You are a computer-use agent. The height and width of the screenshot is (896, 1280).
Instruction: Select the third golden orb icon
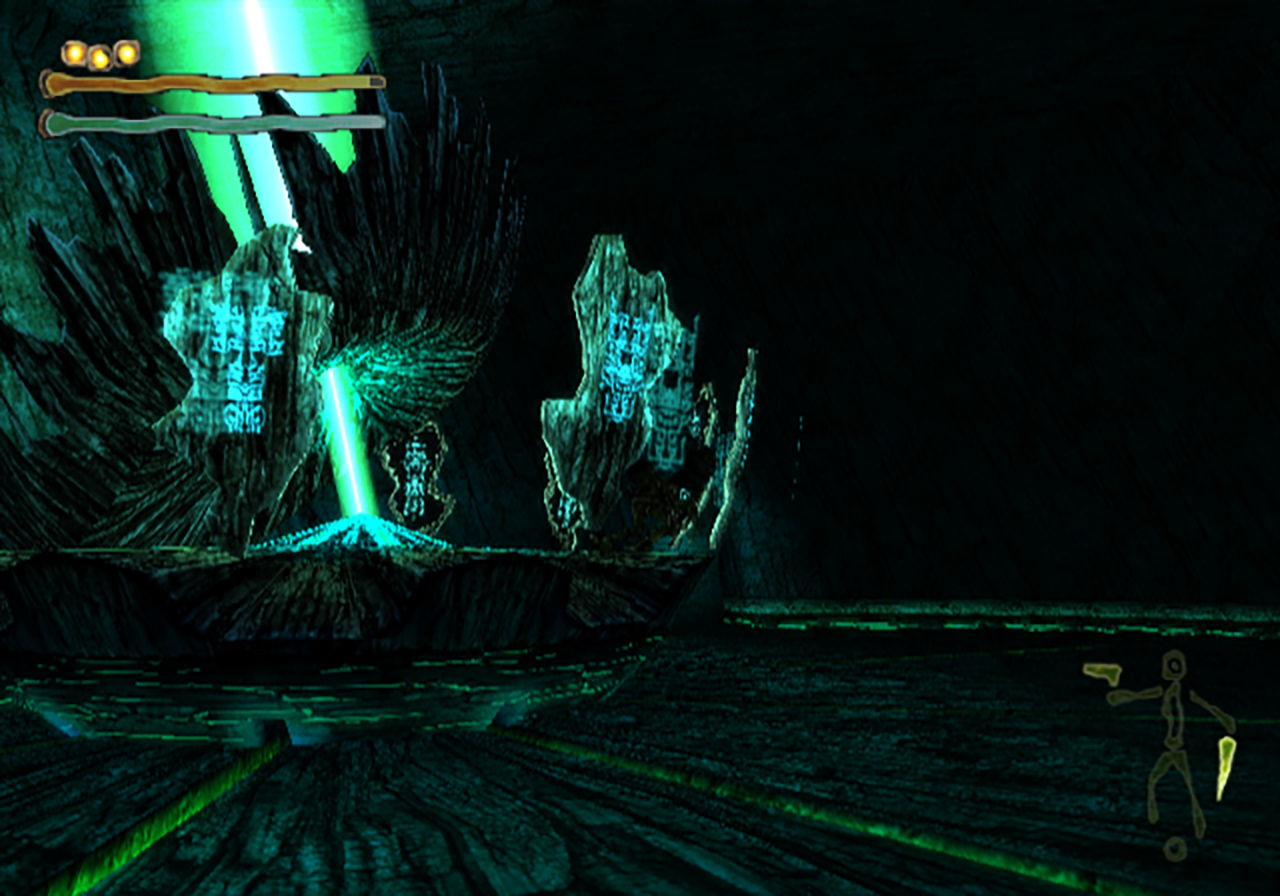[x=128, y=53]
